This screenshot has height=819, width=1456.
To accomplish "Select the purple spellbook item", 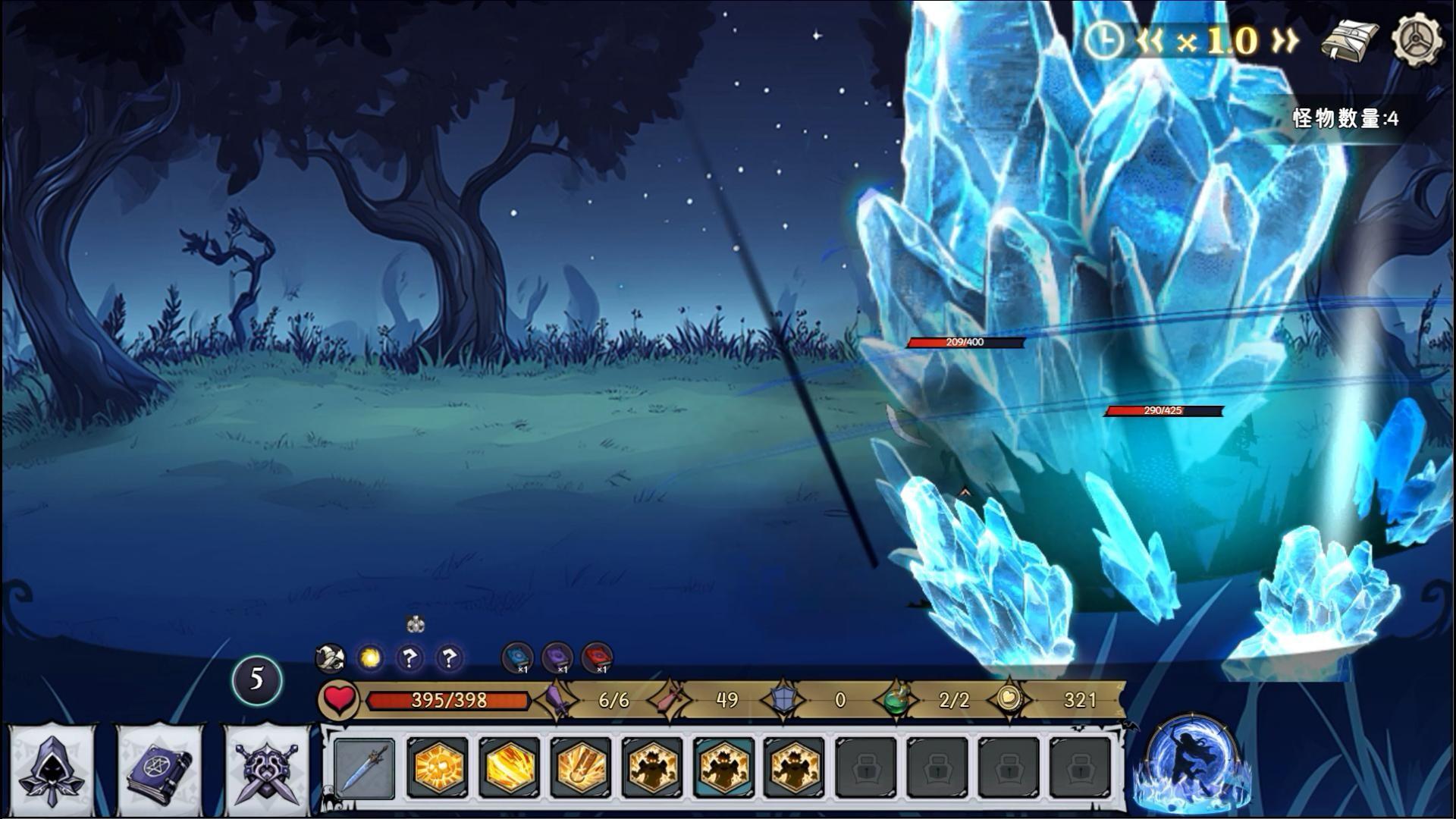I will [x=557, y=657].
